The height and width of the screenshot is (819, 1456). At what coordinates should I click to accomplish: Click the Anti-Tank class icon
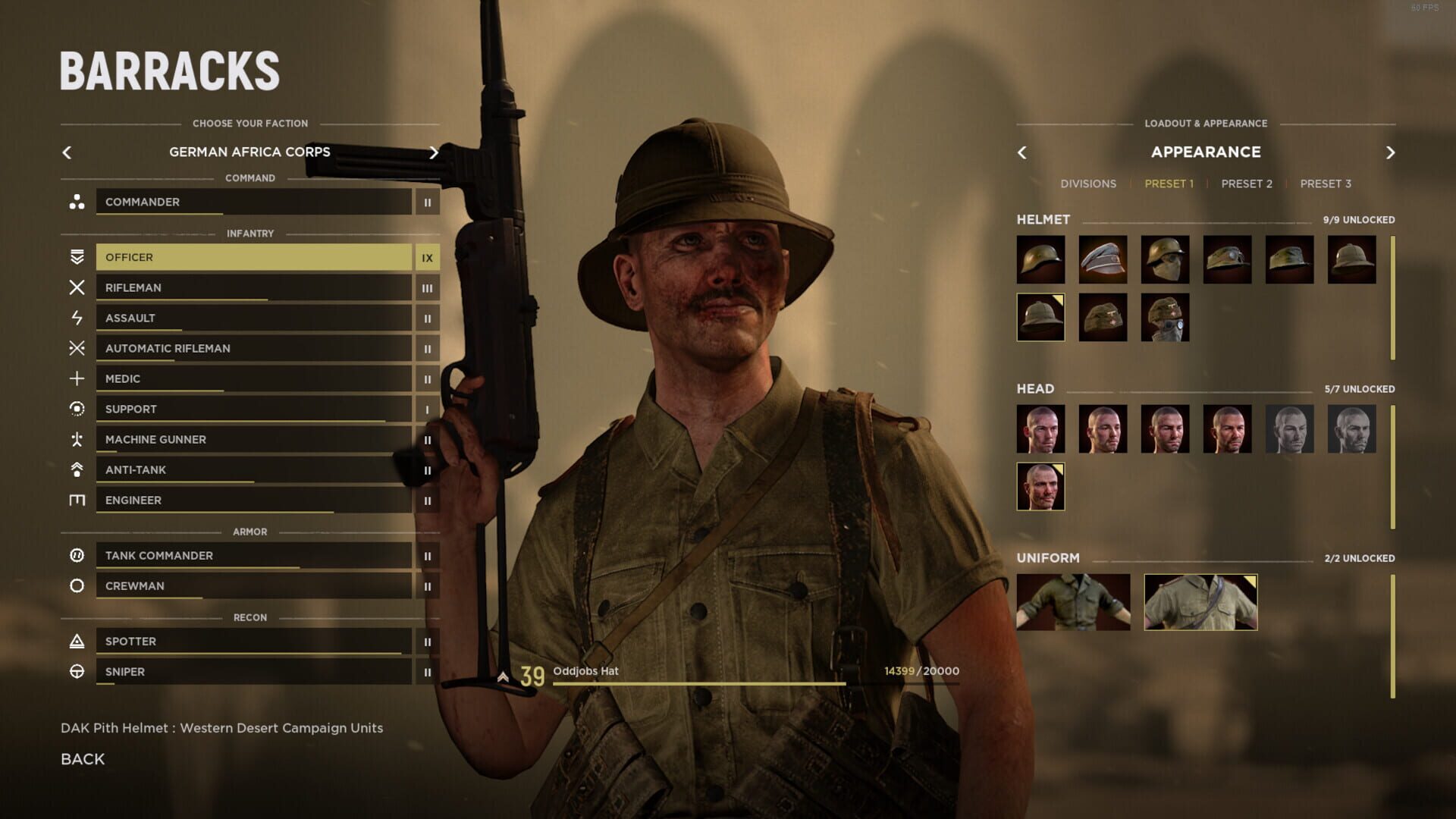pos(77,469)
